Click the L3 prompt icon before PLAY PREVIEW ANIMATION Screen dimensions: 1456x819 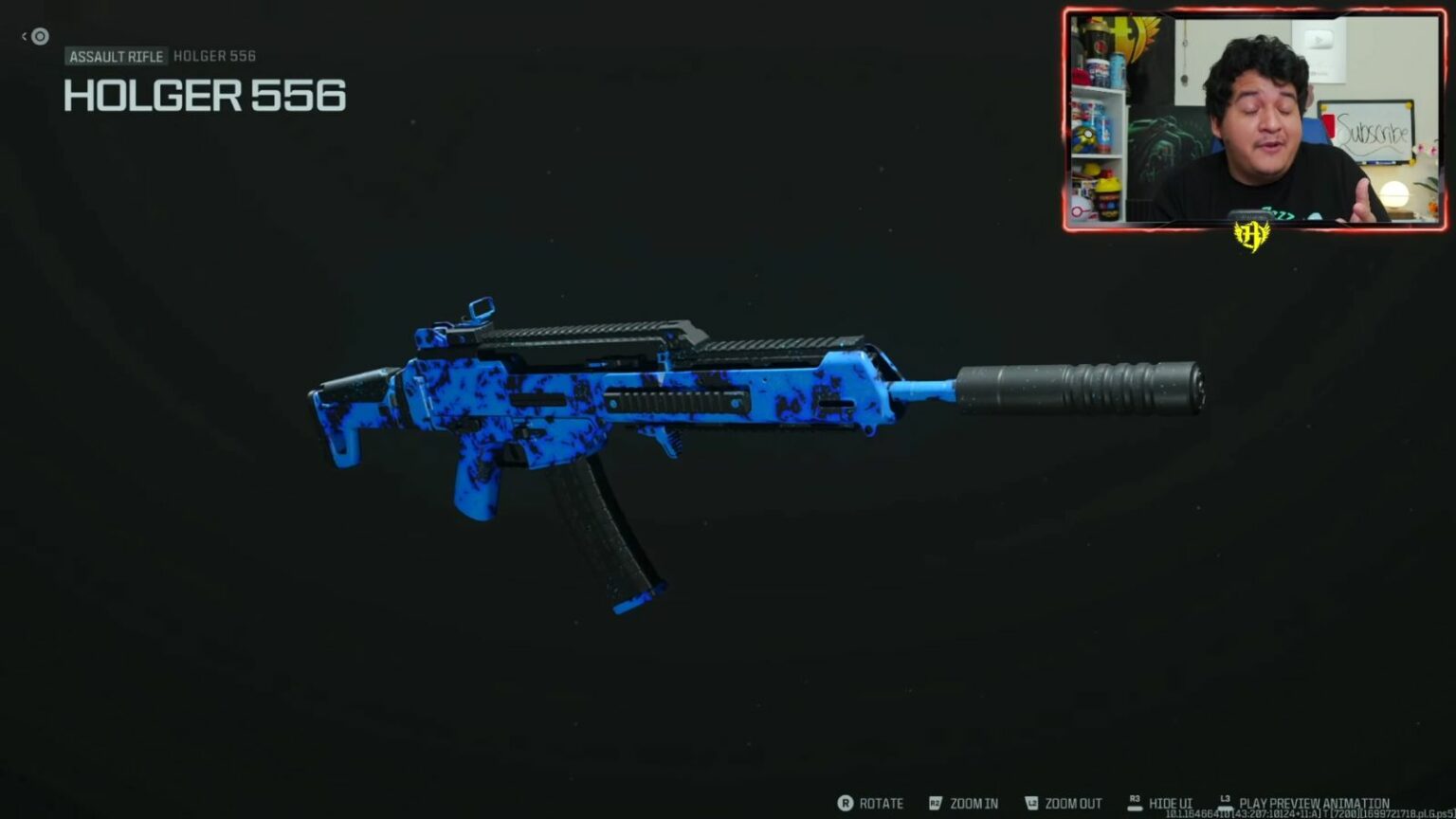(1226, 801)
